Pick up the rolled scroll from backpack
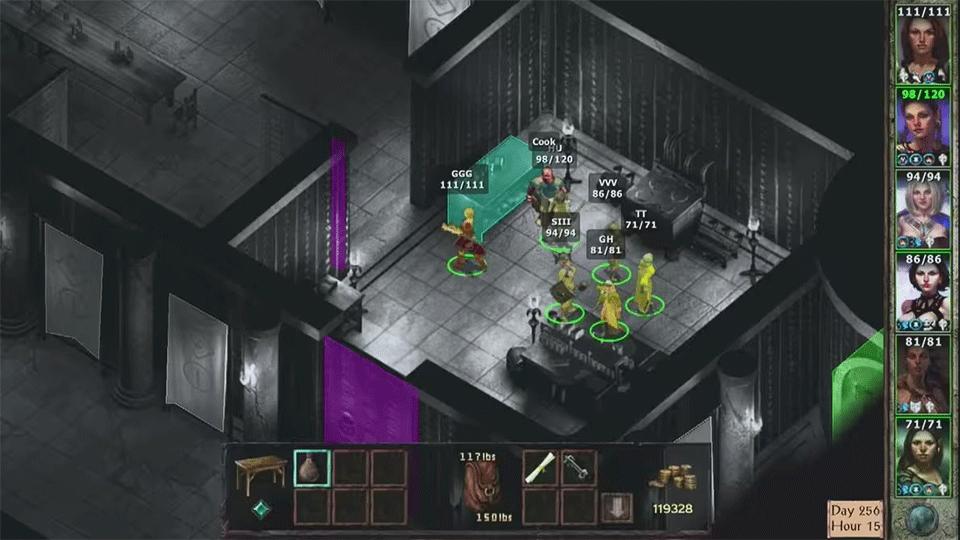The width and height of the screenshot is (960, 540). click(541, 468)
